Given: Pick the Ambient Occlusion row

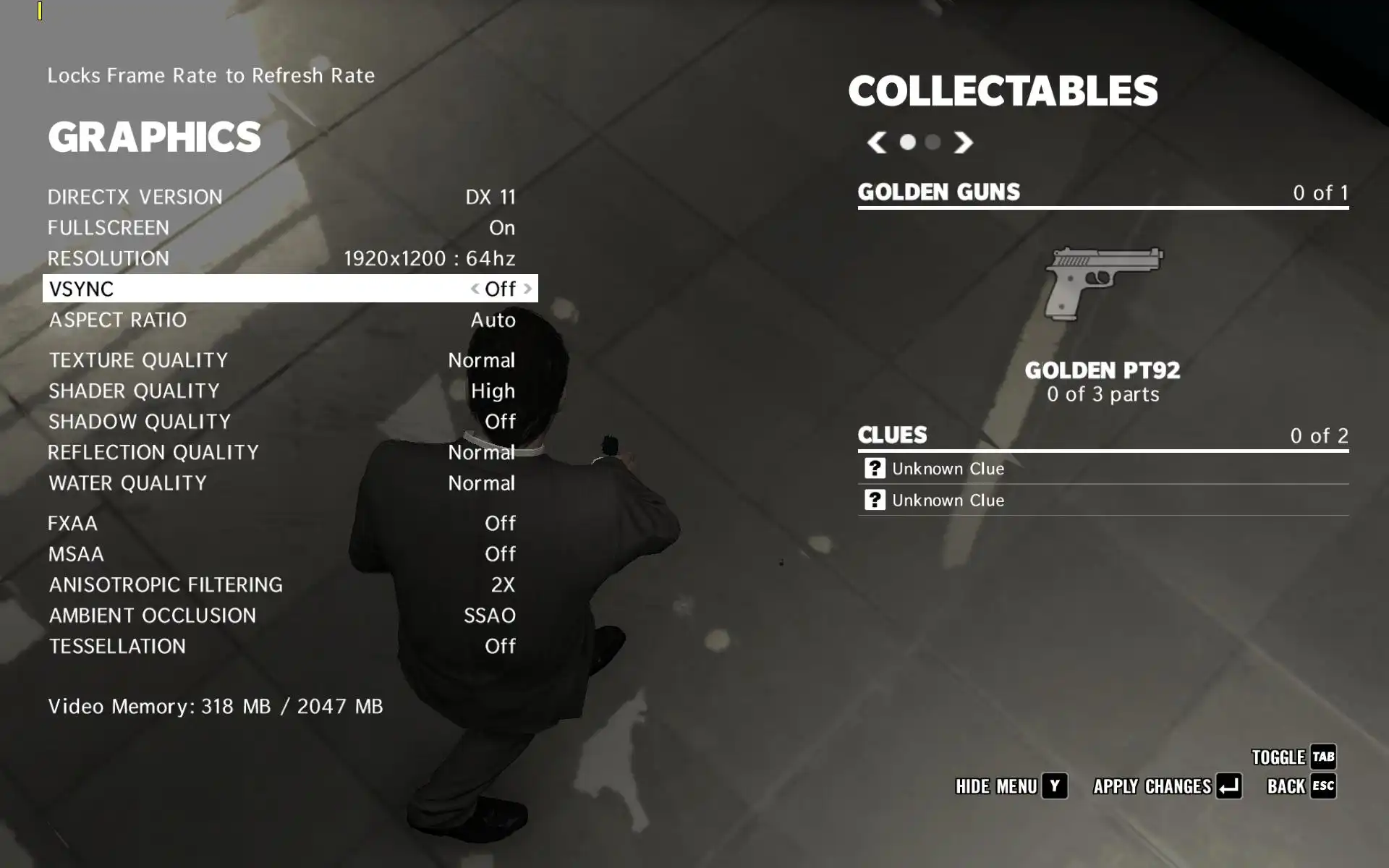Looking at the screenshot, I should [282, 616].
